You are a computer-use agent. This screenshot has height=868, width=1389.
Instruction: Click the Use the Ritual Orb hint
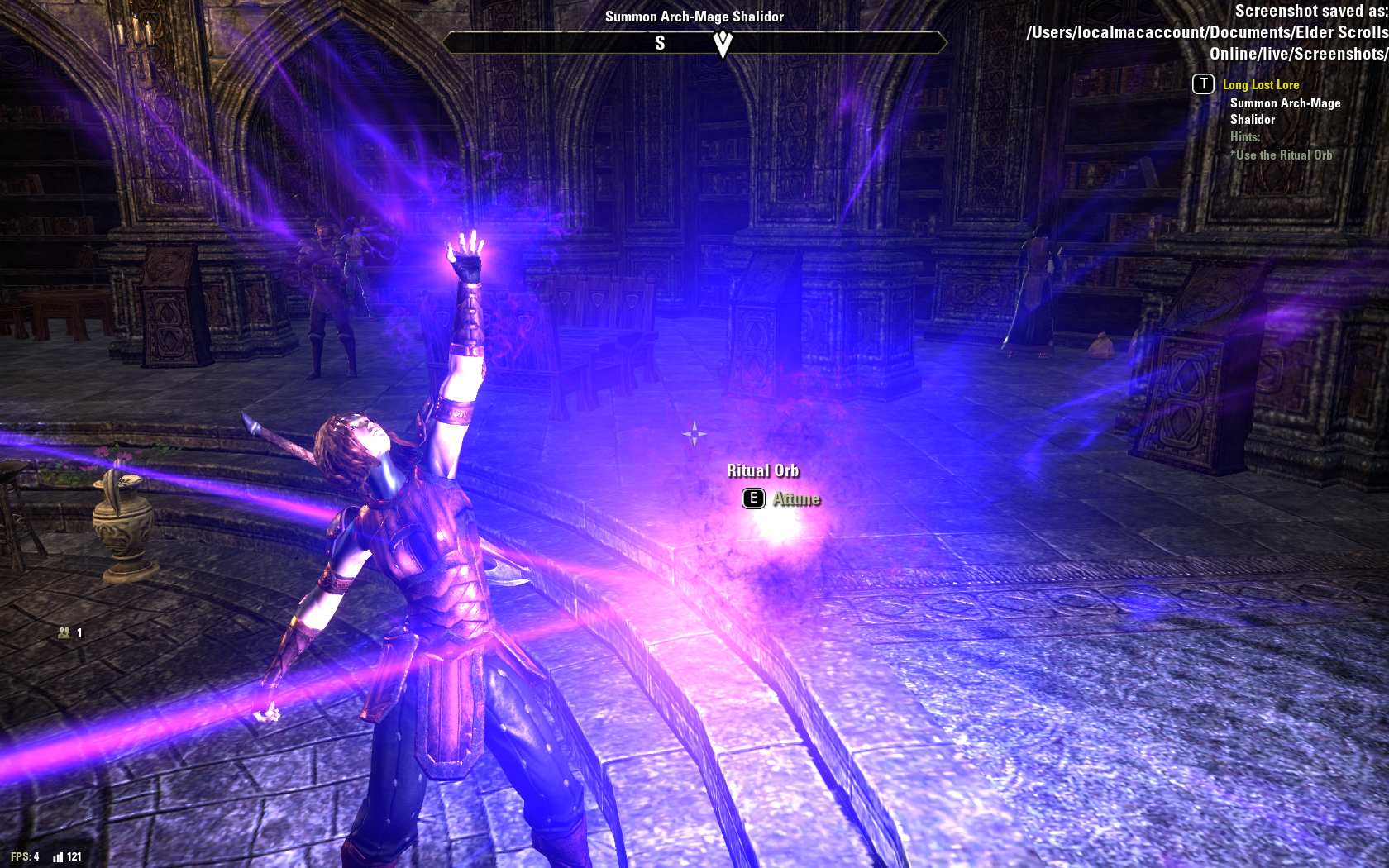1283,155
